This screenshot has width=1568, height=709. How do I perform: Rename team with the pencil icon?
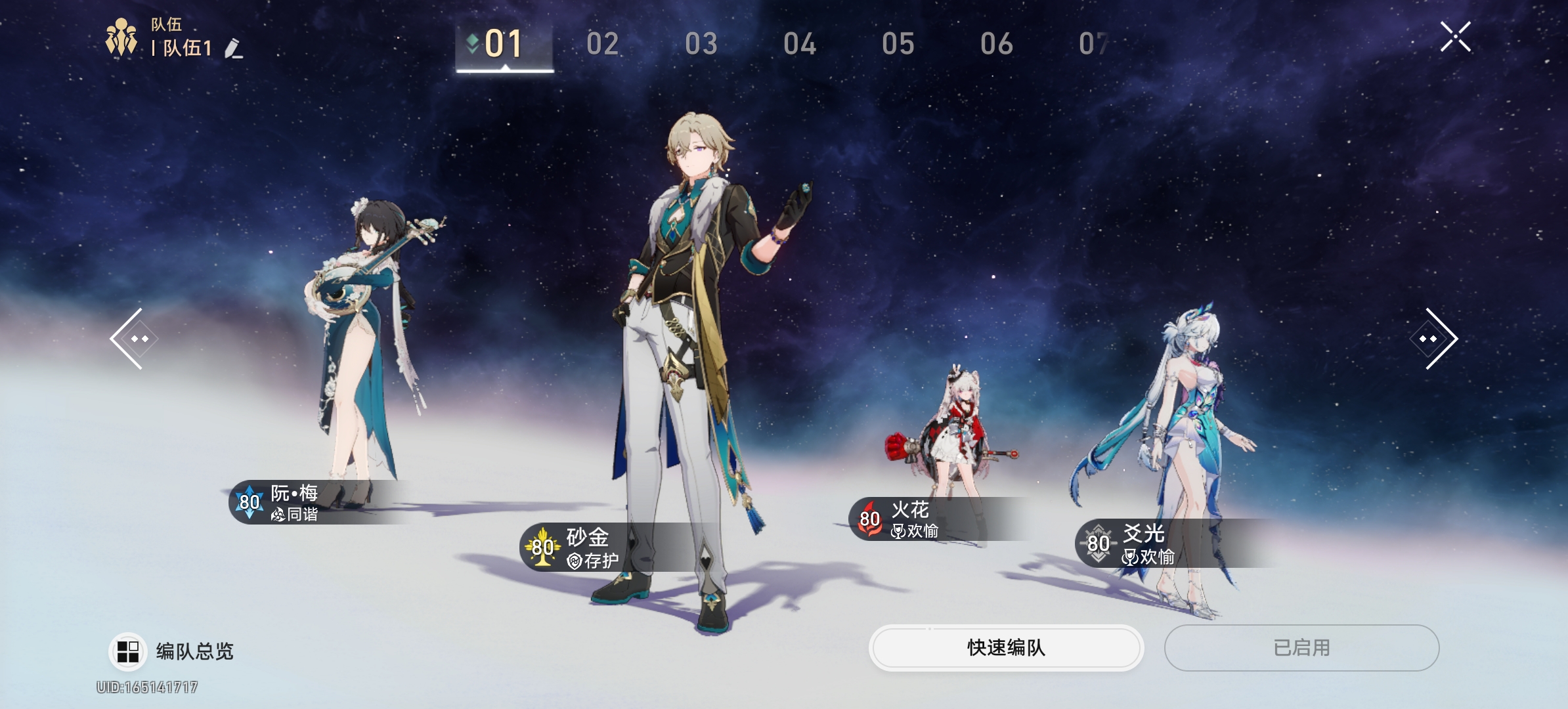234,49
